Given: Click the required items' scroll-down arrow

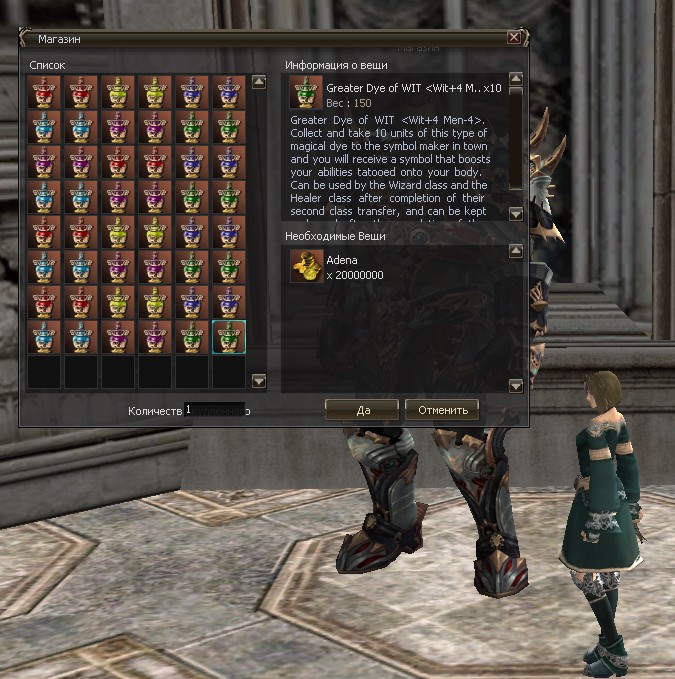Looking at the screenshot, I should point(516,385).
